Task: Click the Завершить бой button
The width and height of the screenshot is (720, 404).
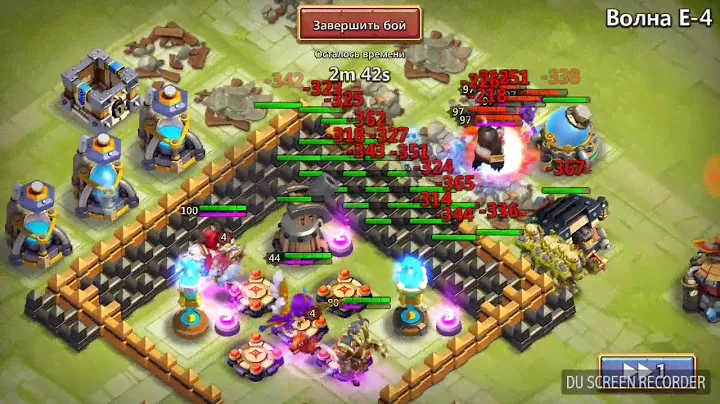Action: pyautogui.click(x=359, y=22)
